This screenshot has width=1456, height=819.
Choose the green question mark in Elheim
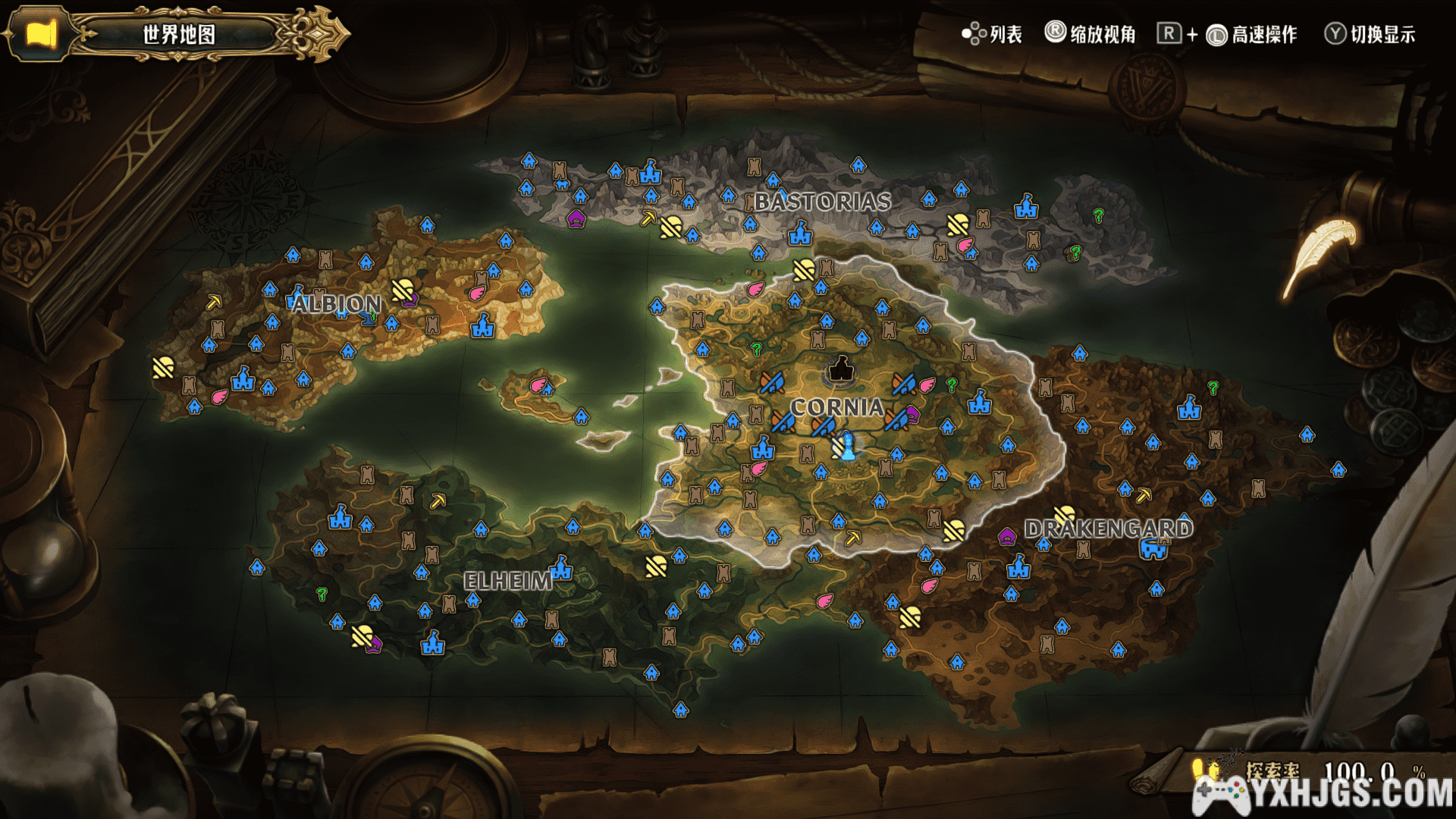tap(322, 594)
